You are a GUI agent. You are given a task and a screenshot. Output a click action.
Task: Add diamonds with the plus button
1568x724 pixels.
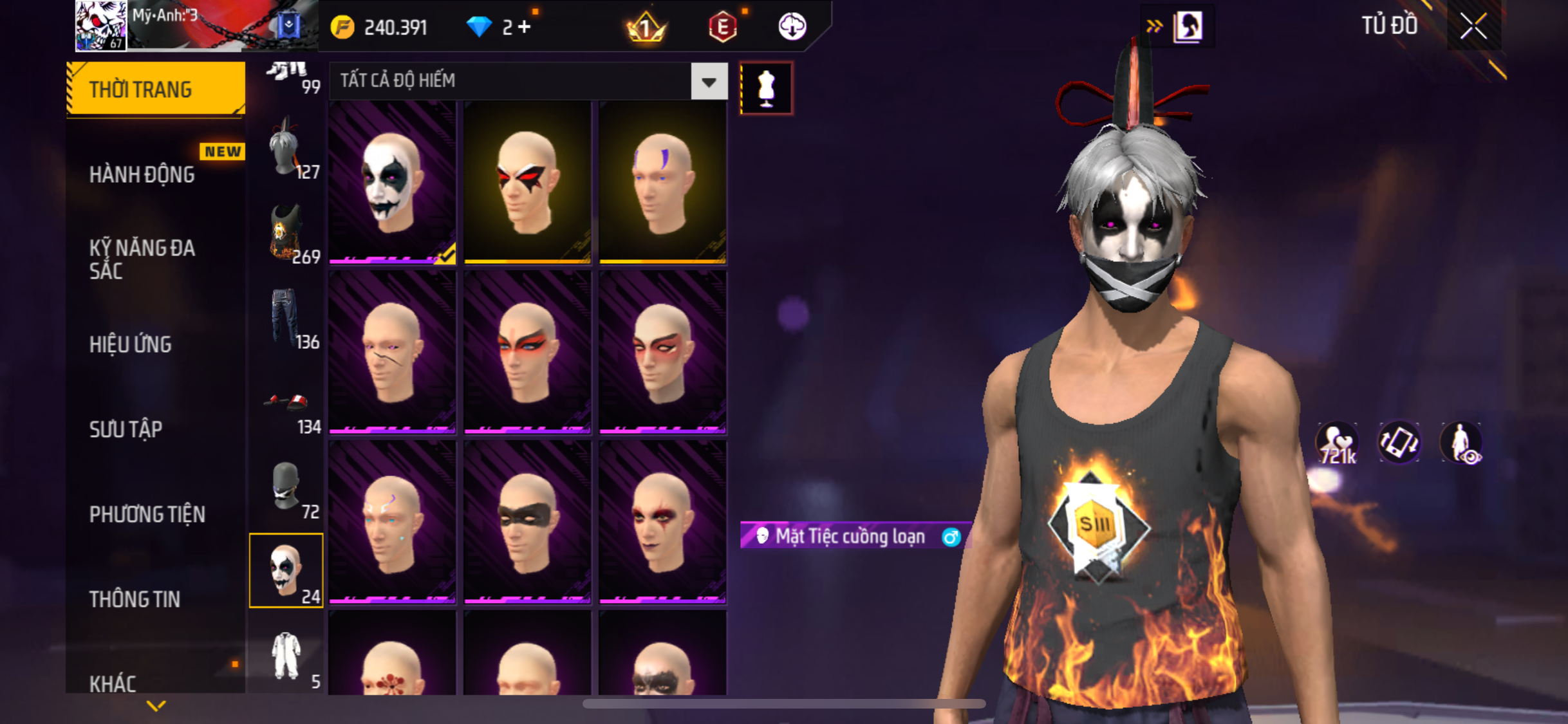[x=525, y=27]
